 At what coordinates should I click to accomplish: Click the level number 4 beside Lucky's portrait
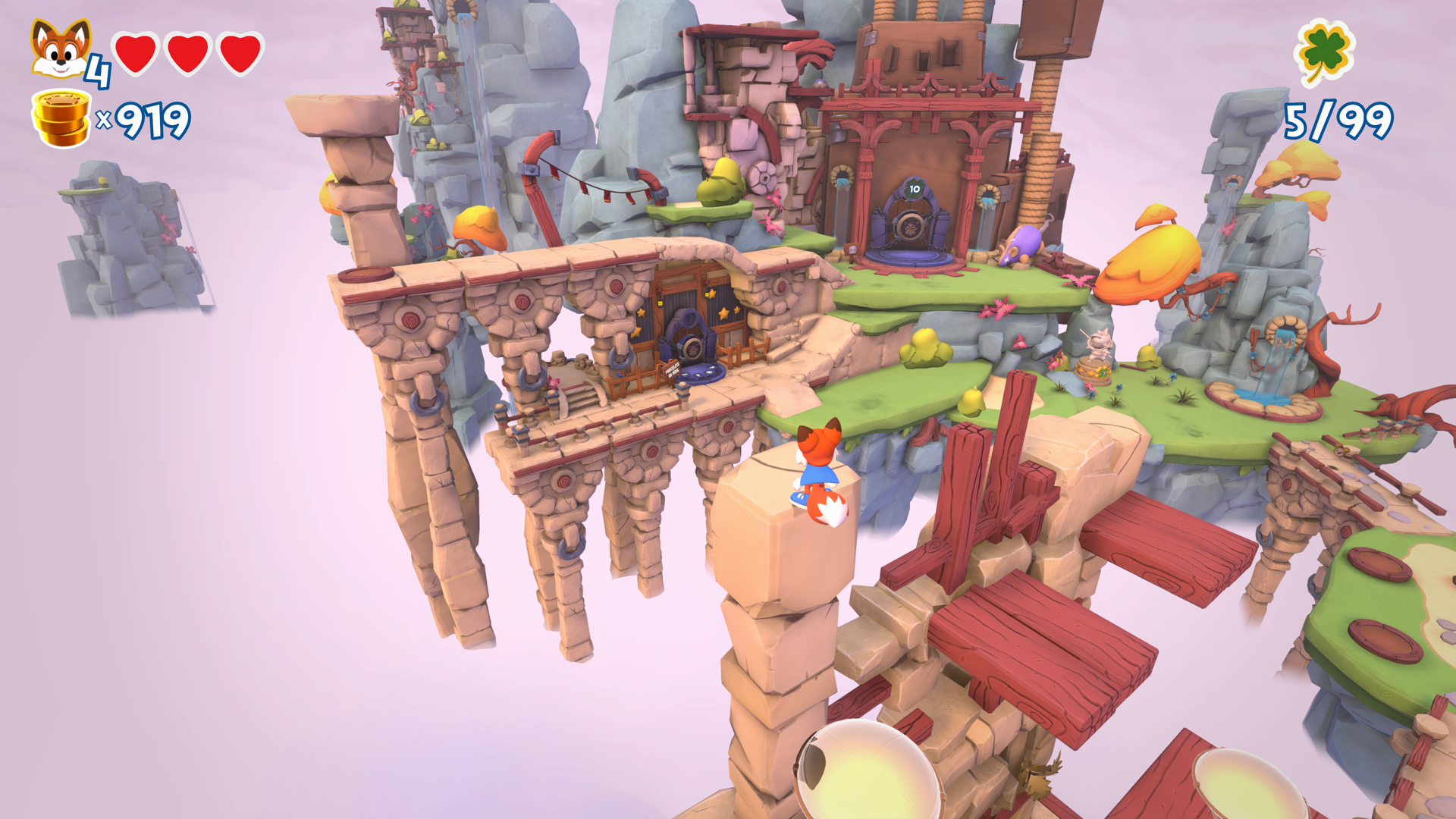[x=97, y=71]
